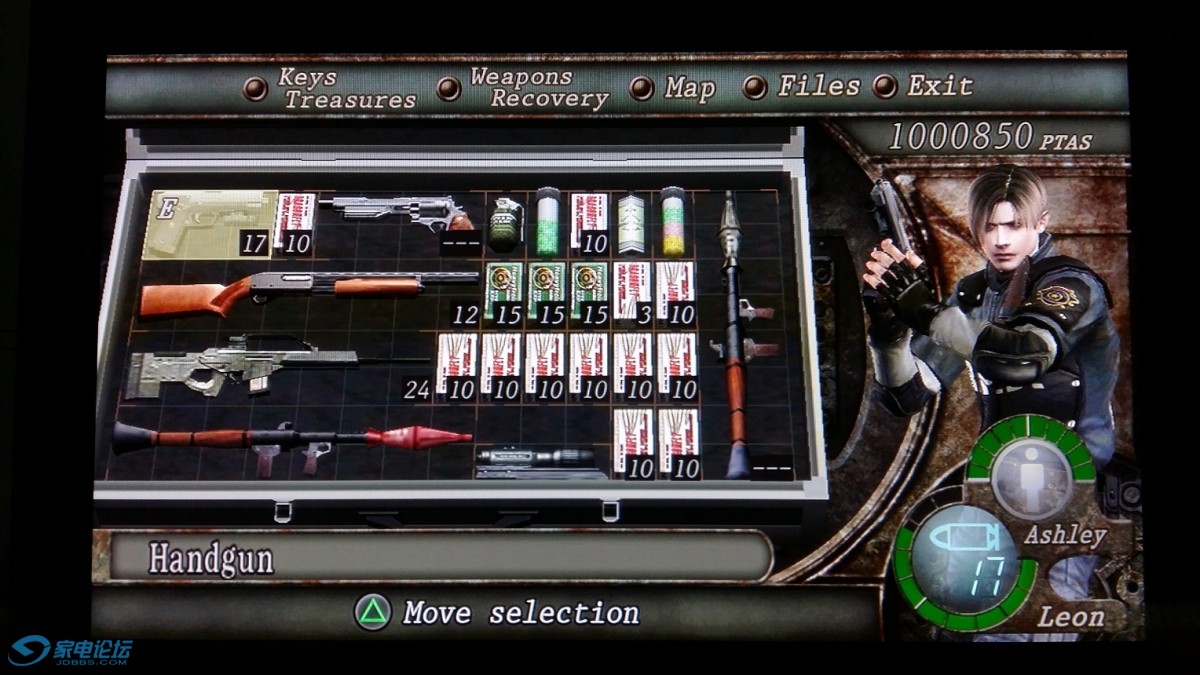Choose the green first aid spray
The height and width of the screenshot is (675, 1200).
click(x=547, y=221)
